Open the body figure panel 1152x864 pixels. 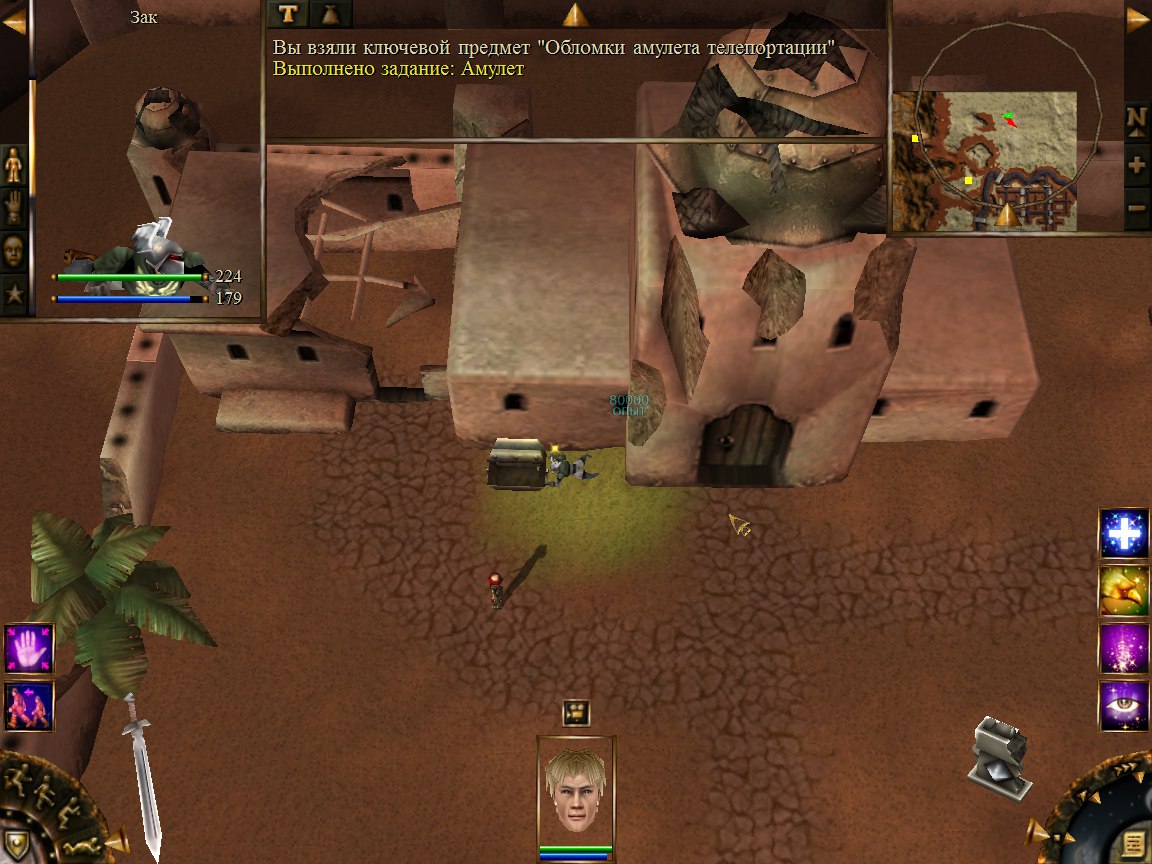point(14,164)
